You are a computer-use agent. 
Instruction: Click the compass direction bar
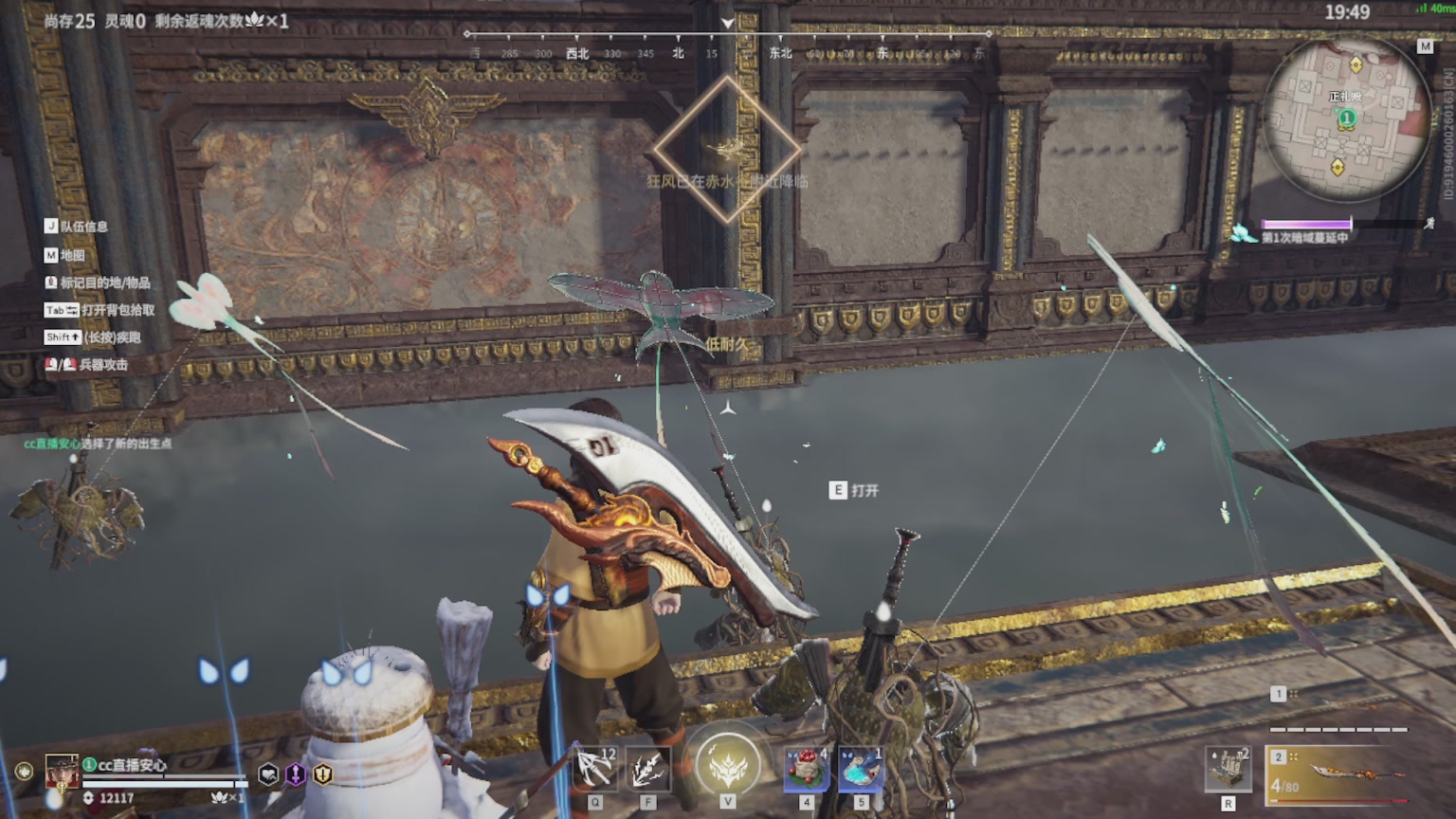(727, 44)
